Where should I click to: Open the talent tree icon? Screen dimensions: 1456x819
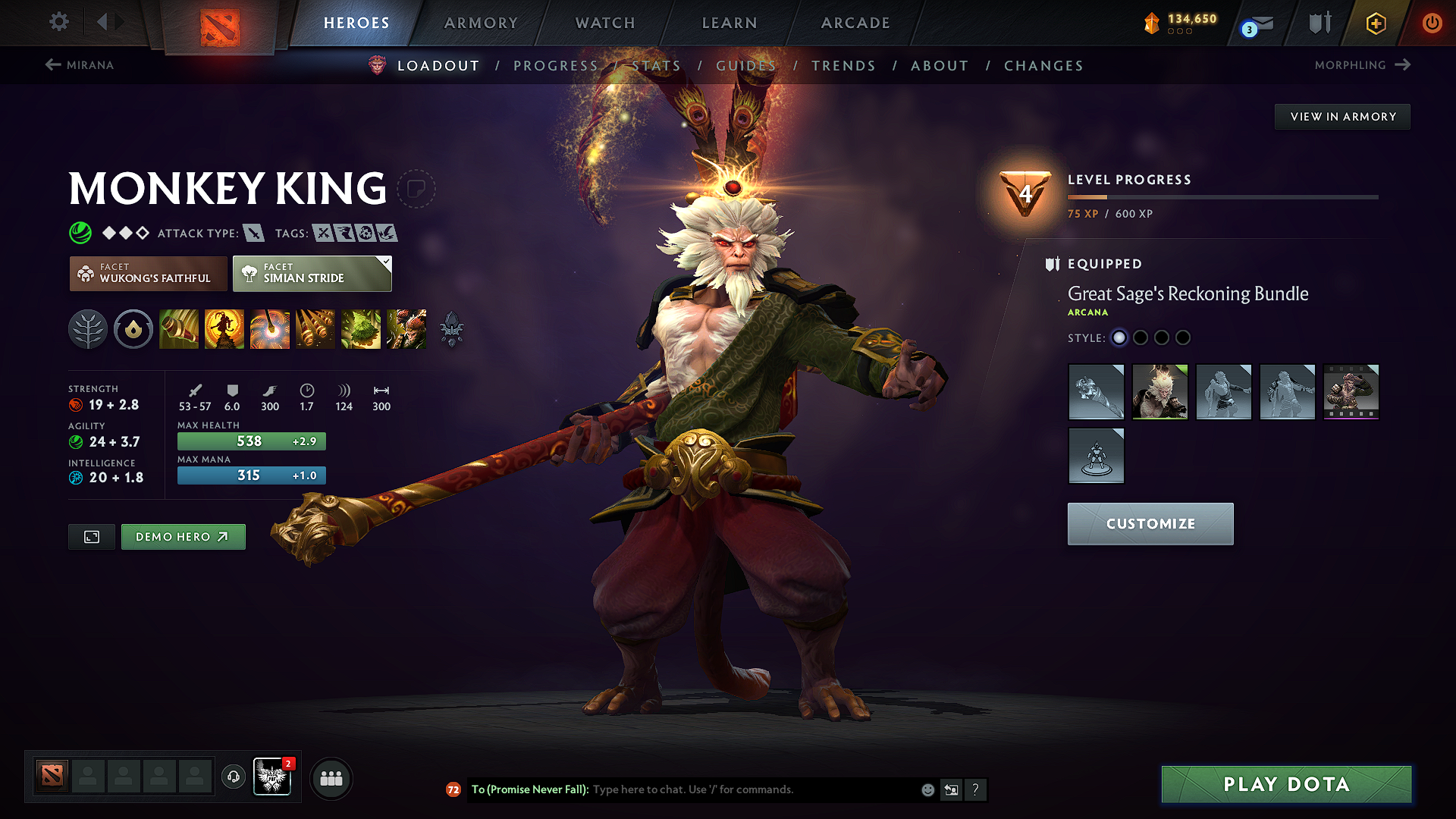(87, 329)
